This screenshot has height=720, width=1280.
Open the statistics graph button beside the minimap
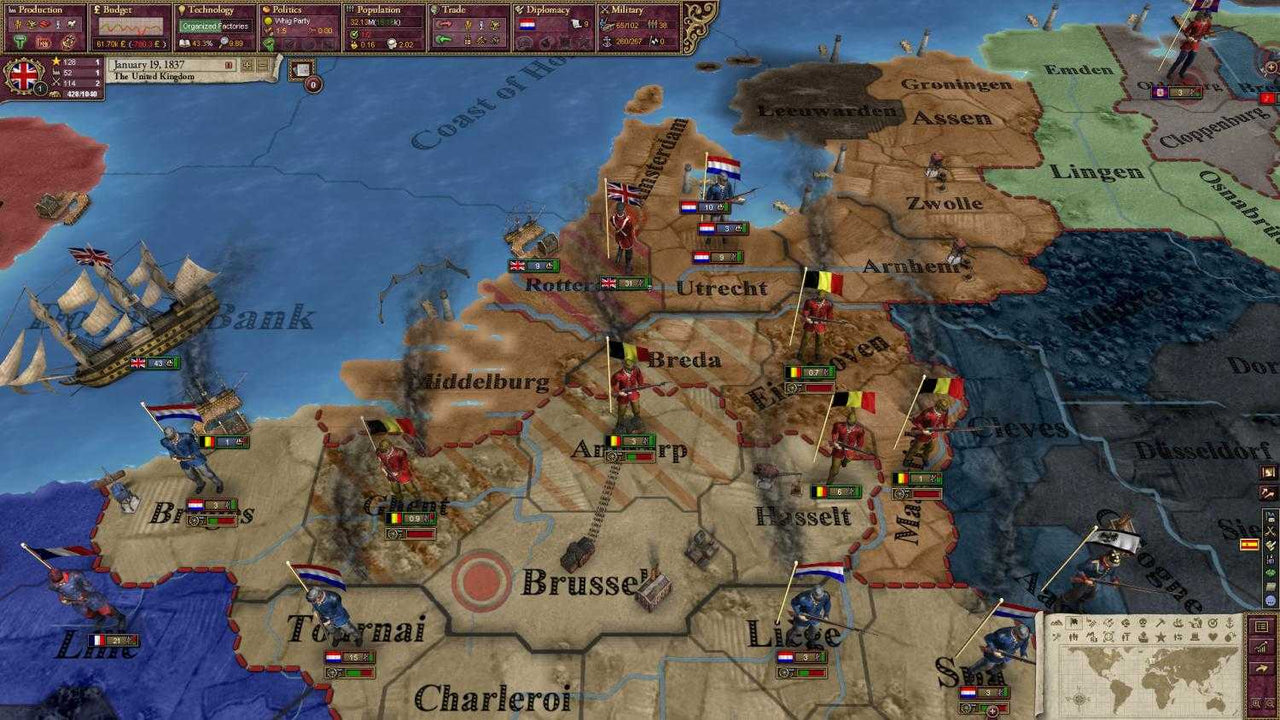click(x=1261, y=650)
